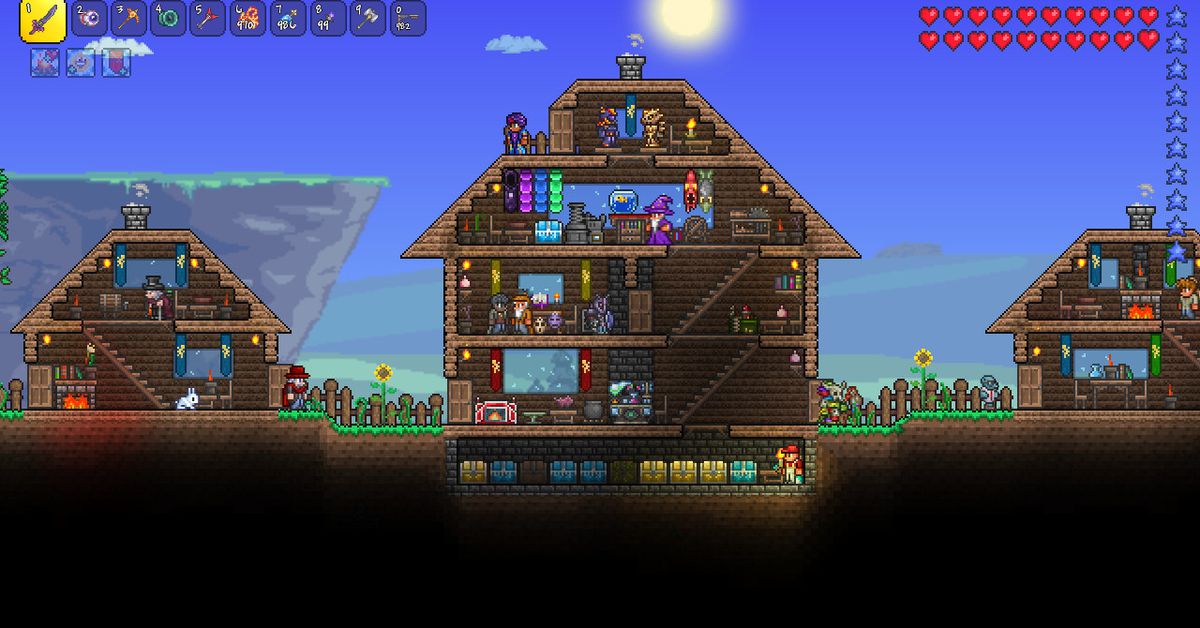Pick the flame item stack in slot 6
Screen dimensions: 1200x628
point(248,19)
